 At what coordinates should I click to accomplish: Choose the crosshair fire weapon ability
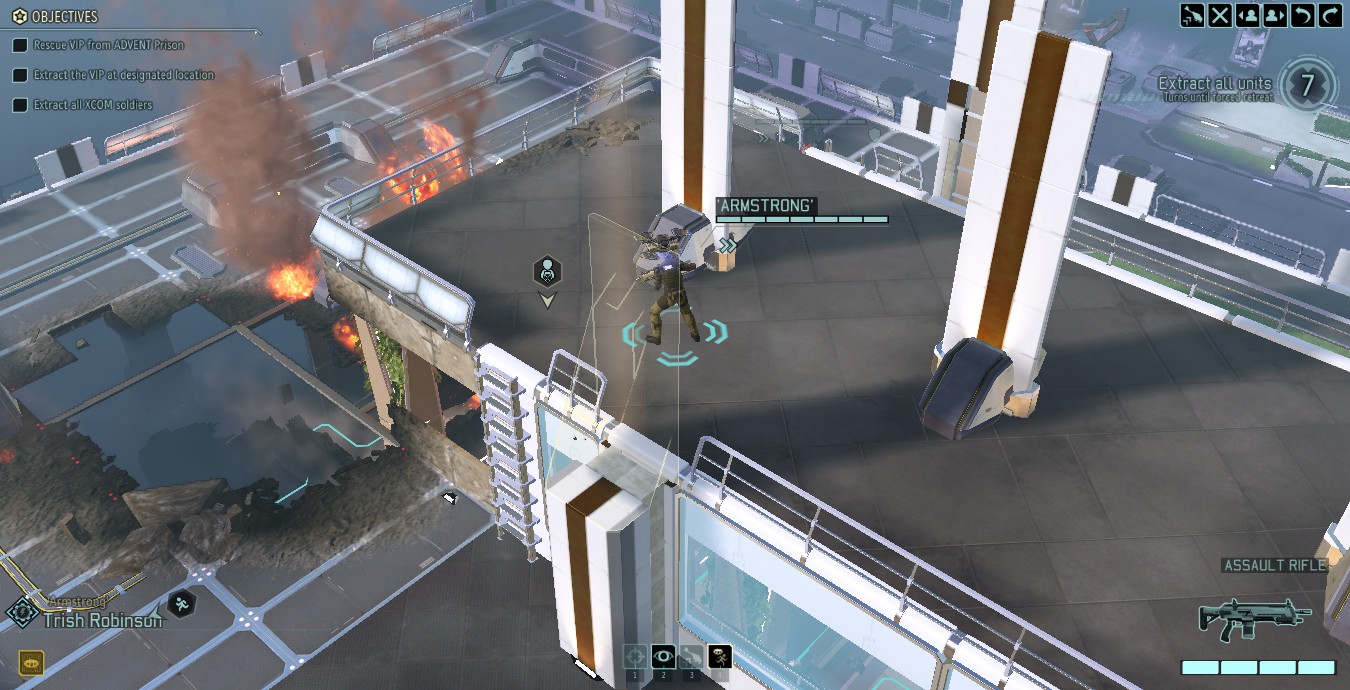click(634, 656)
